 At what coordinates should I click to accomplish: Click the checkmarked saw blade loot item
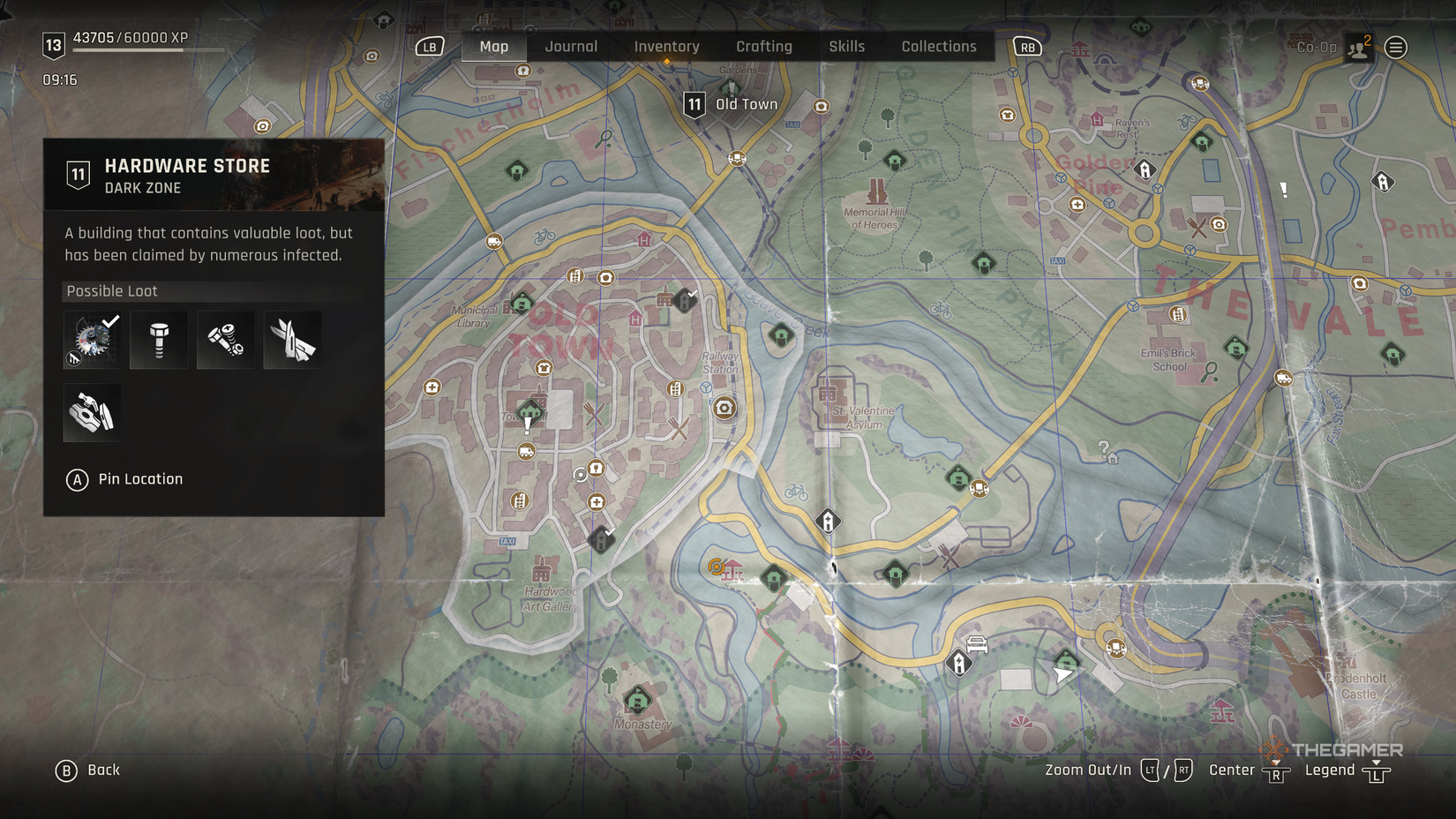[x=91, y=339]
